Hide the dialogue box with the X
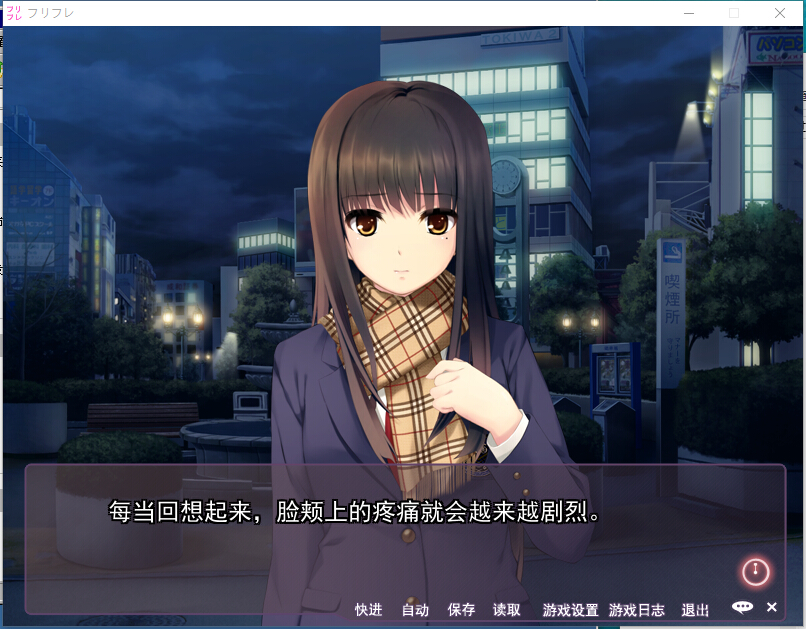806x629 pixels. [x=772, y=607]
